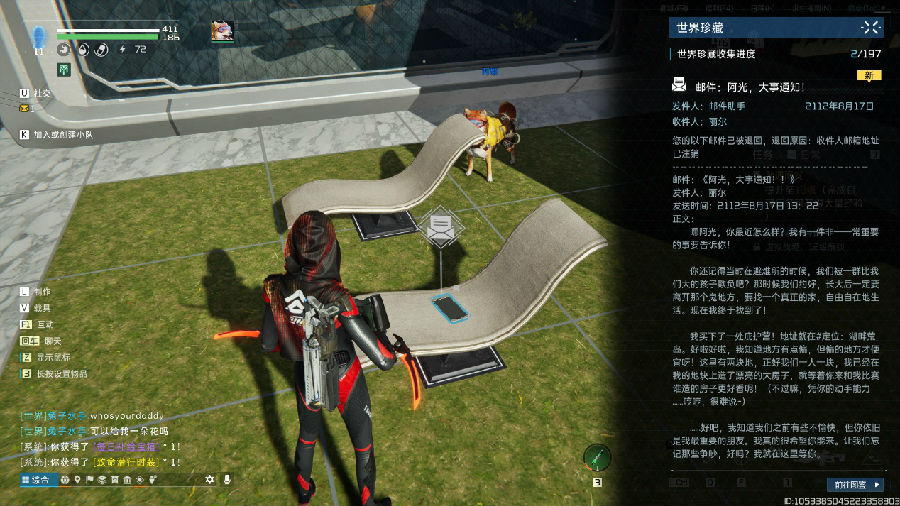Click the green buff icon under health bar
The width and height of the screenshot is (900, 506).
tap(63, 70)
